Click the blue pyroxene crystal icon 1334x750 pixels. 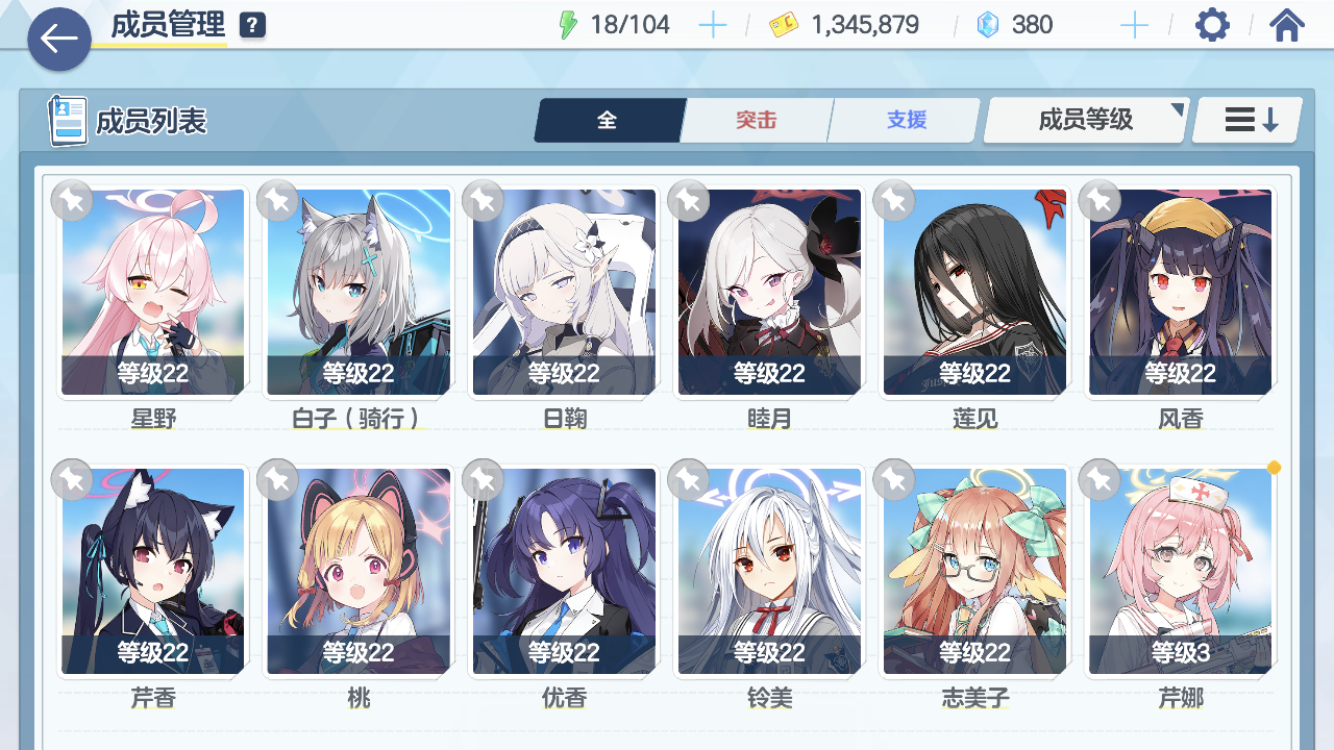click(x=985, y=23)
